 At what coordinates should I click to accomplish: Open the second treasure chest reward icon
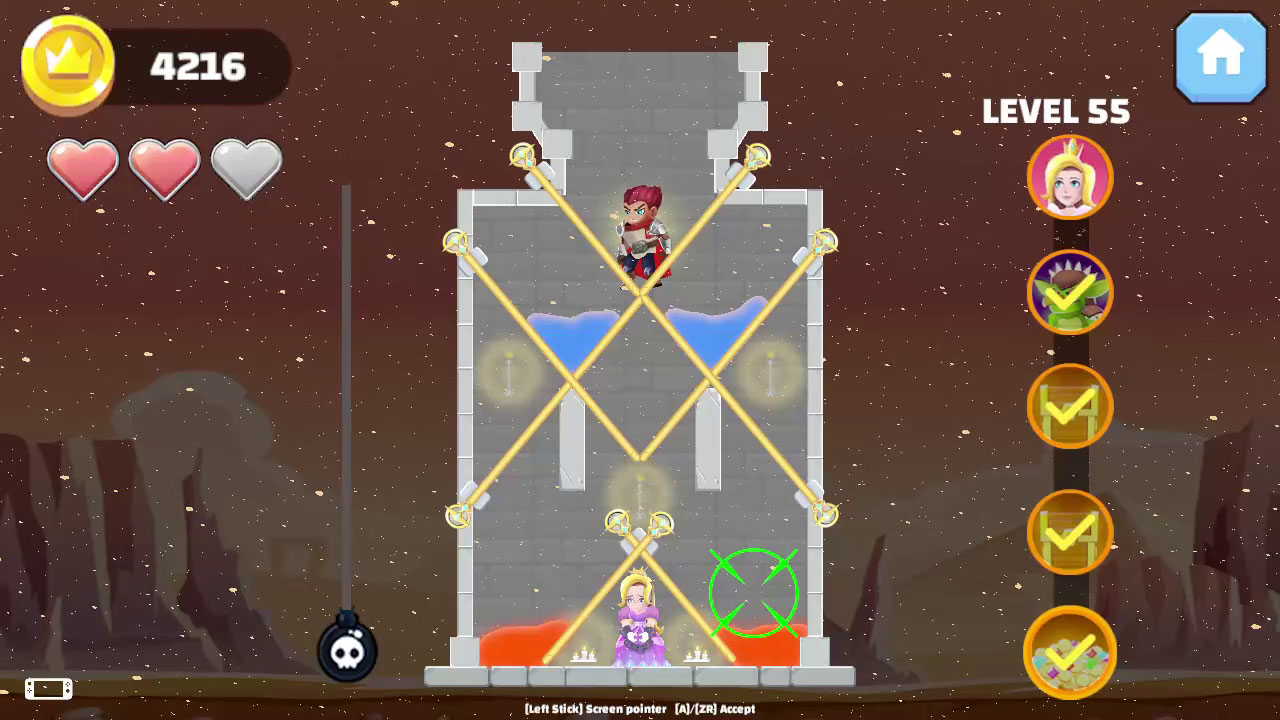(1069, 530)
